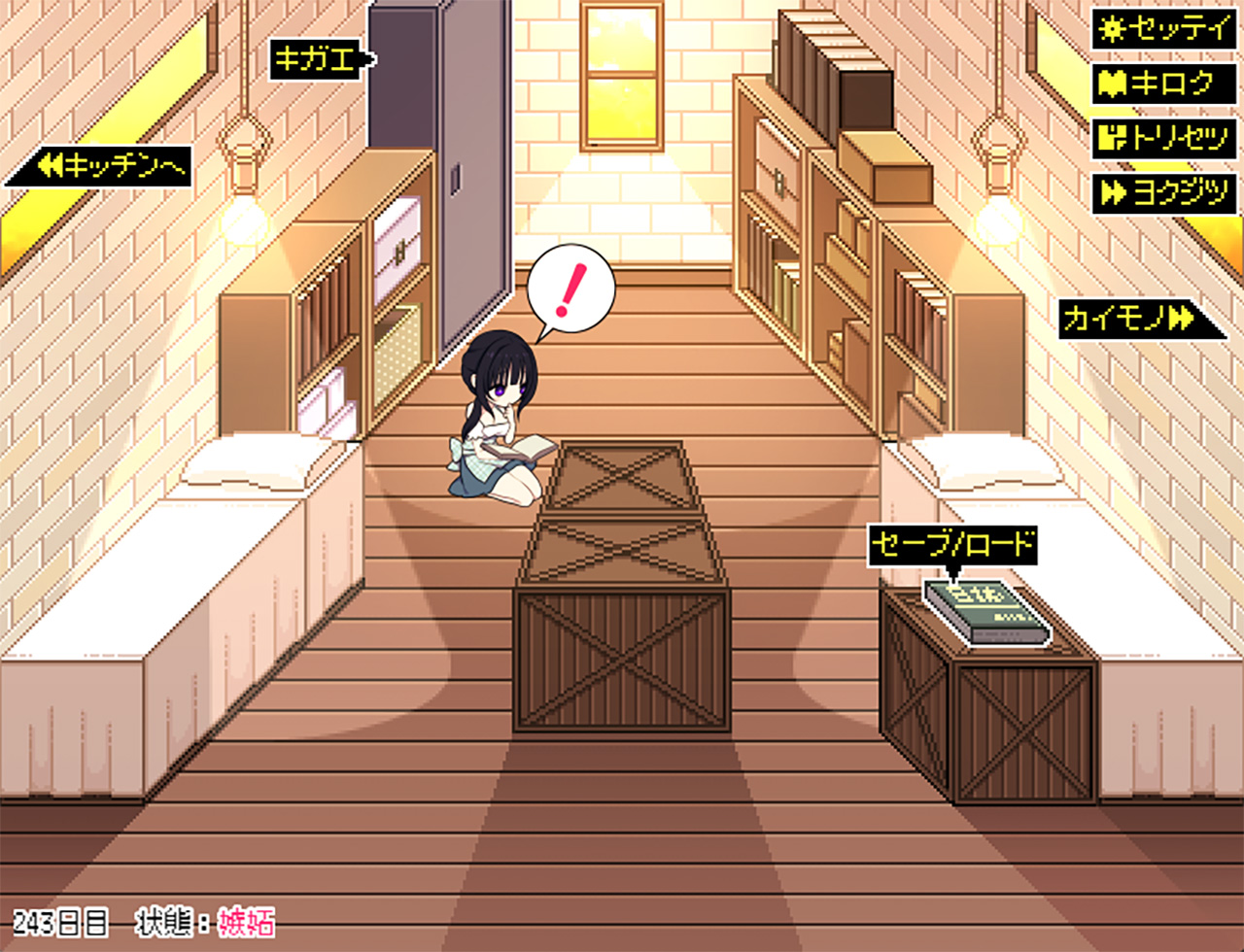Image resolution: width=1244 pixels, height=952 pixels.
Task: Click the exclamation mark speech bubble
Action: [570, 289]
